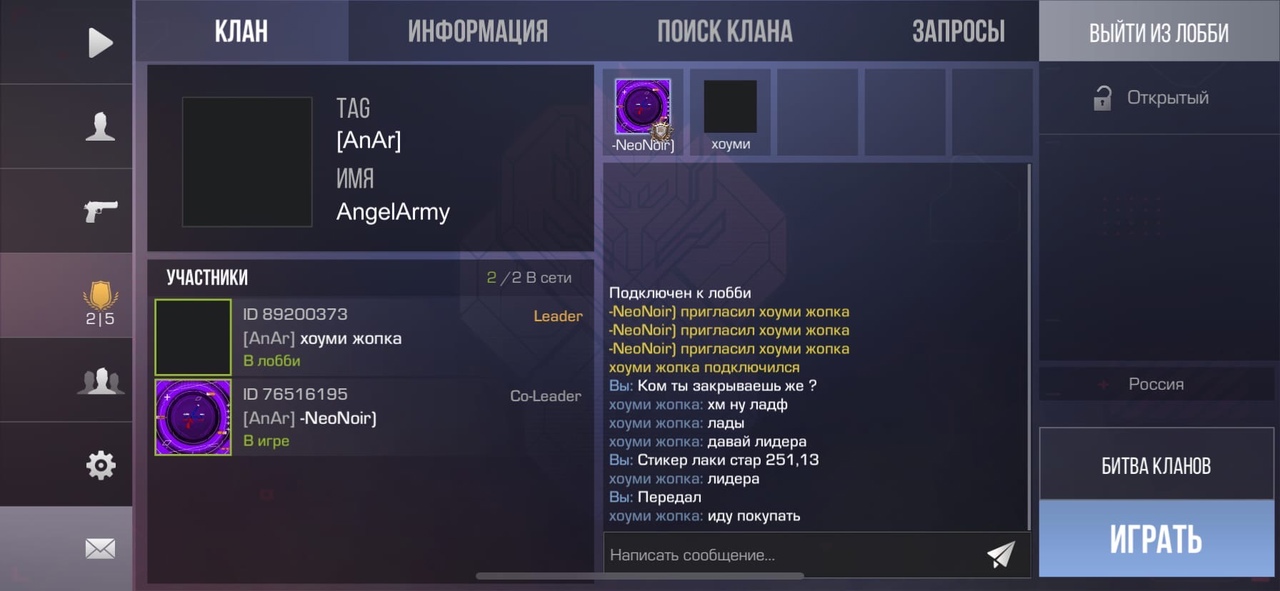1280x591 pixels.
Task: Click the chat message input field
Action: (790, 554)
